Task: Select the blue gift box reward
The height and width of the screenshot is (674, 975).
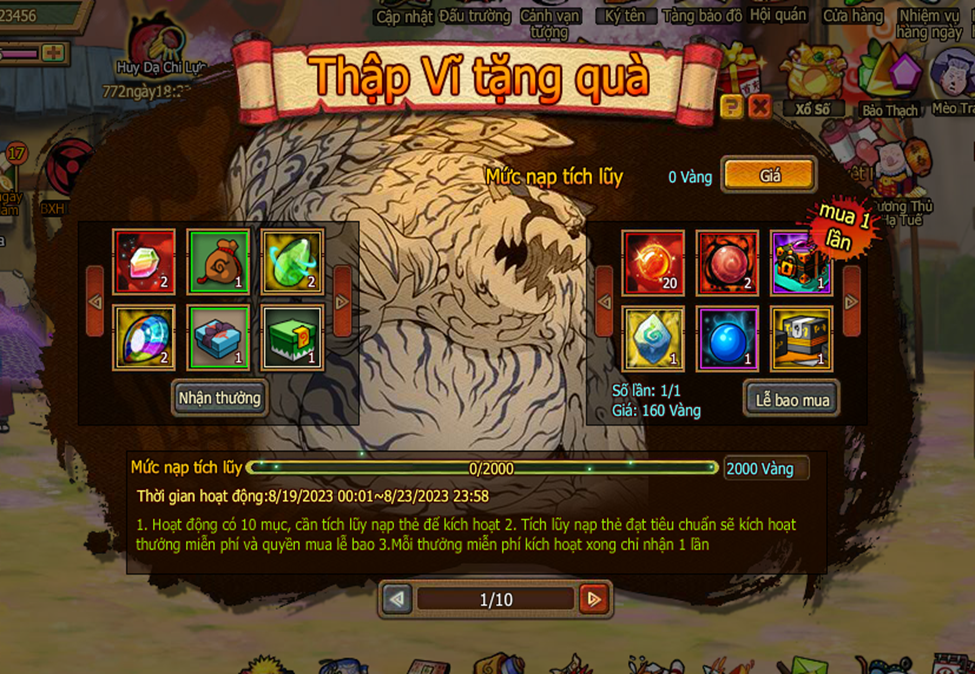Action: click(219, 338)
